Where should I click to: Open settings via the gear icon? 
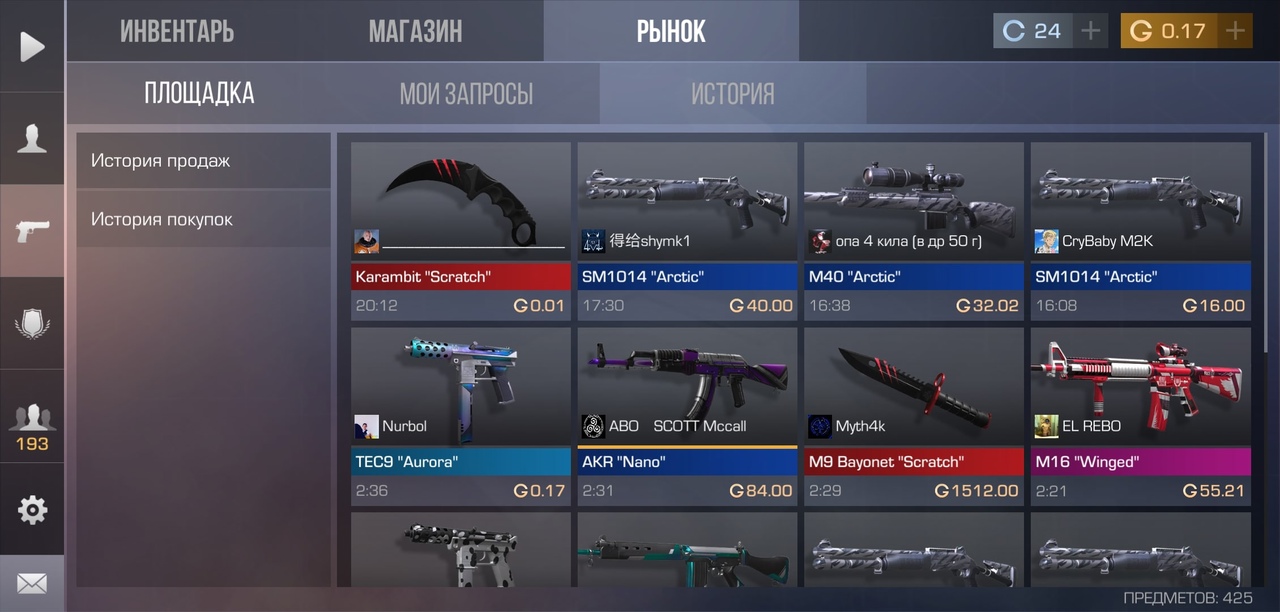[32, 510]
